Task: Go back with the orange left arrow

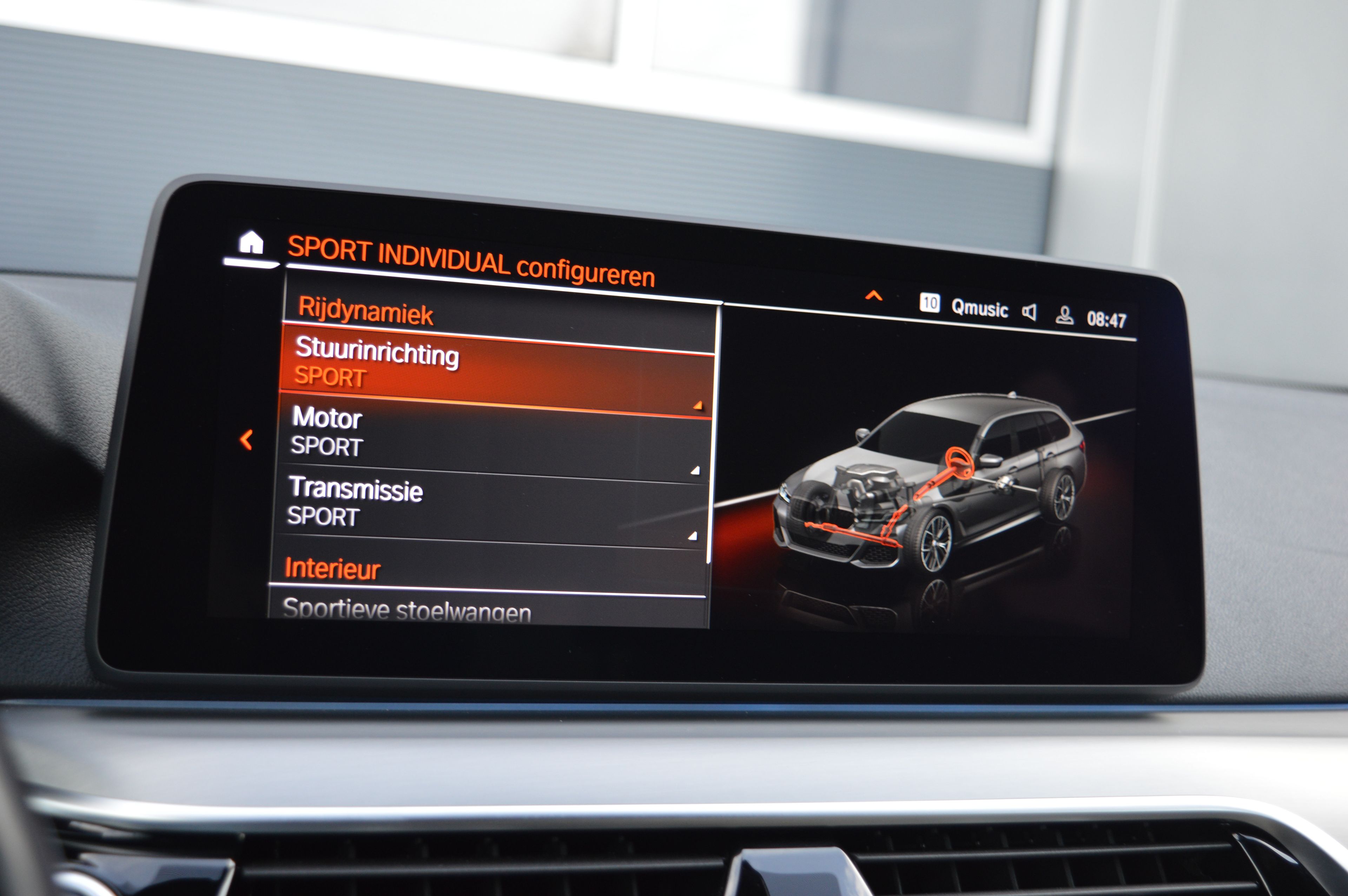Action: [x=246, y=440]
